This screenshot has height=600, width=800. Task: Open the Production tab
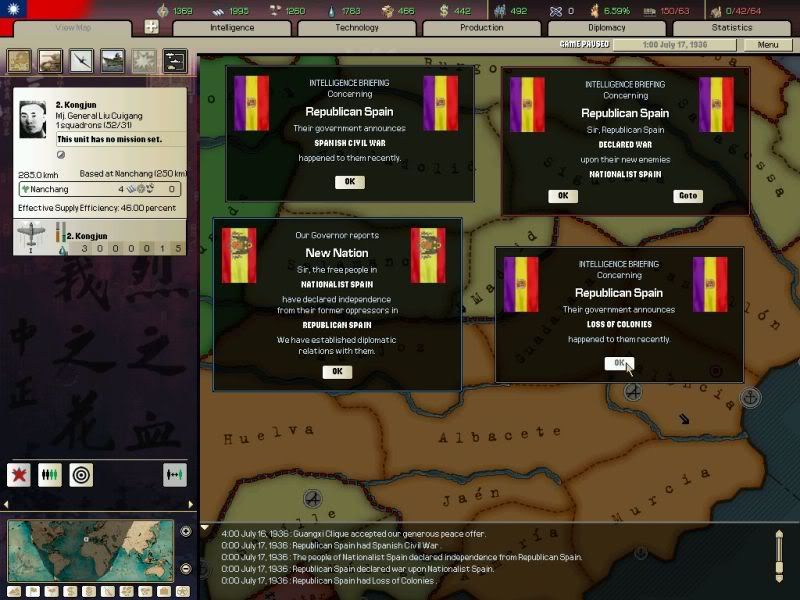click(482, 28)
